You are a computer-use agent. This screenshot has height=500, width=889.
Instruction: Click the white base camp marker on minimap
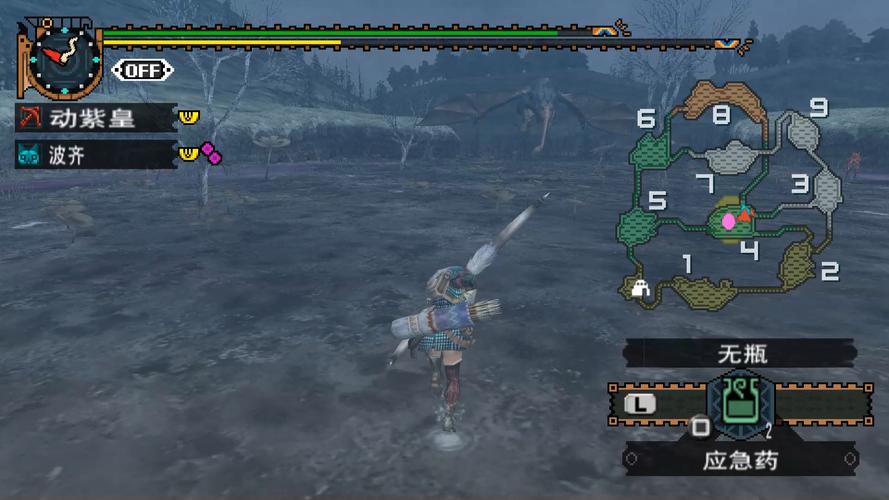[x=640, y=289]
